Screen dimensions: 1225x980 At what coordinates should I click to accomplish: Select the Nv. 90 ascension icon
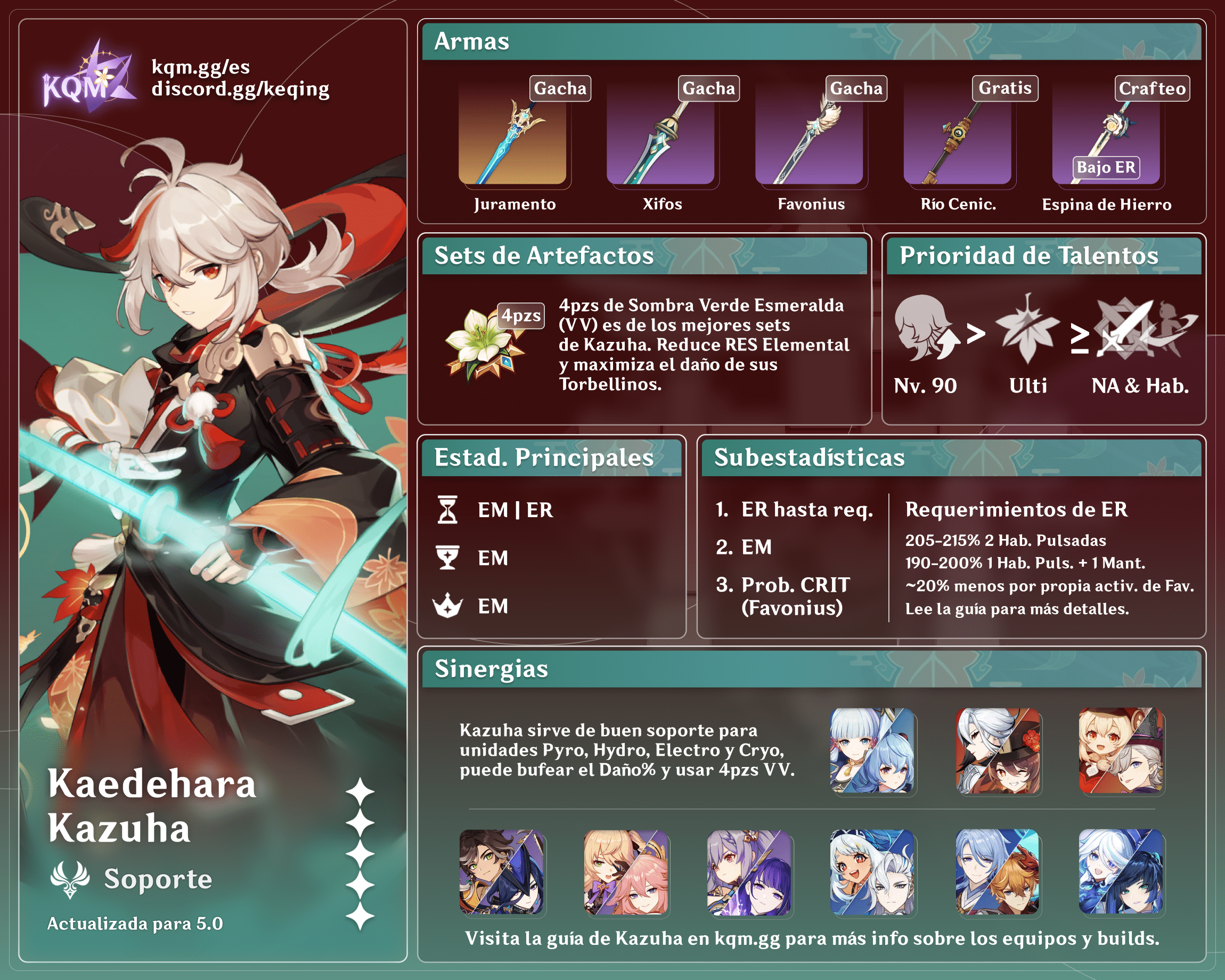tap(925, 329)
